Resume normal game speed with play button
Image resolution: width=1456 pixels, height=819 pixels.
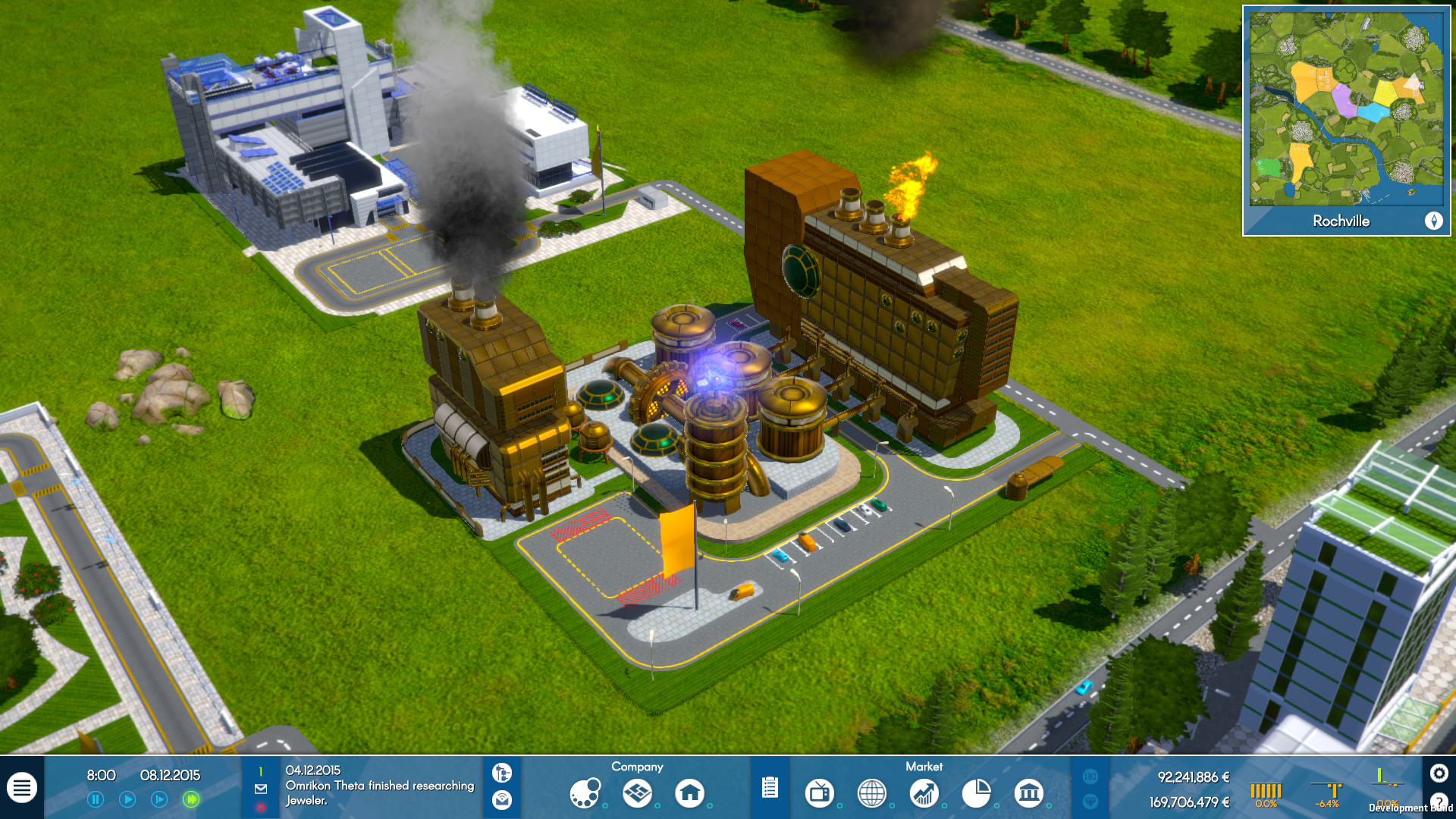128,799
